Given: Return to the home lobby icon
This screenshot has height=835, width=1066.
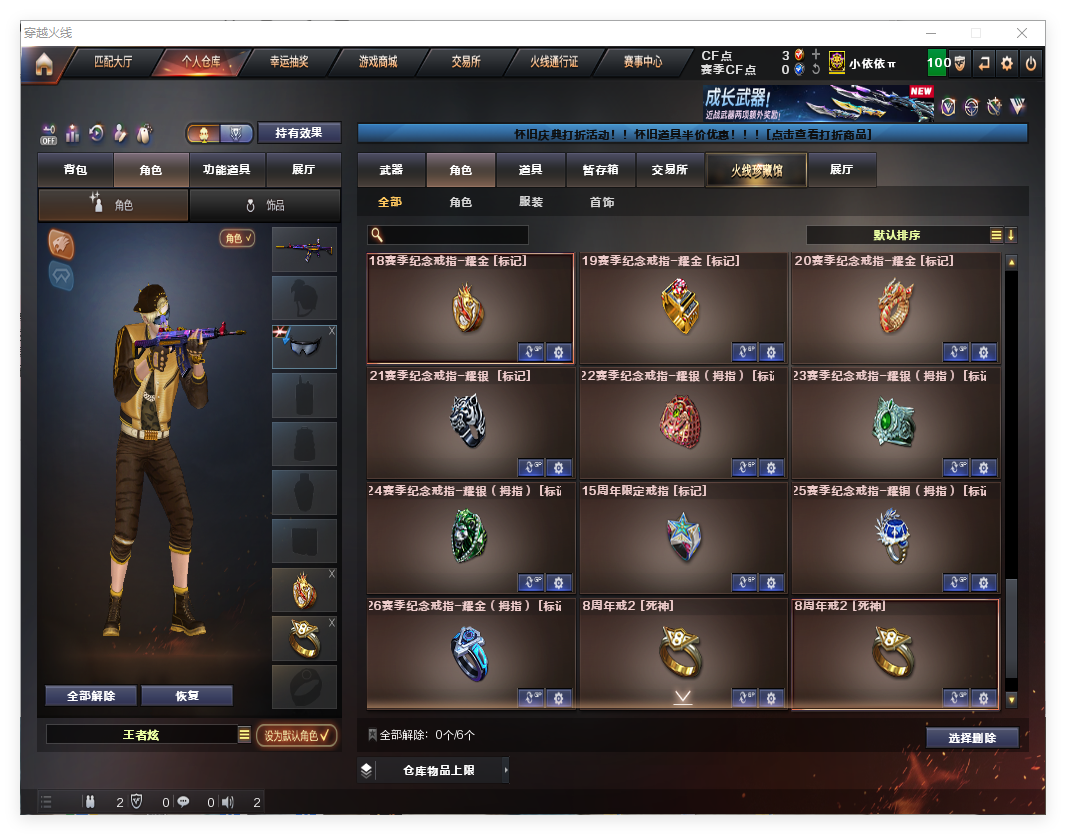Looking at the screenshot, I should [43, 65].
